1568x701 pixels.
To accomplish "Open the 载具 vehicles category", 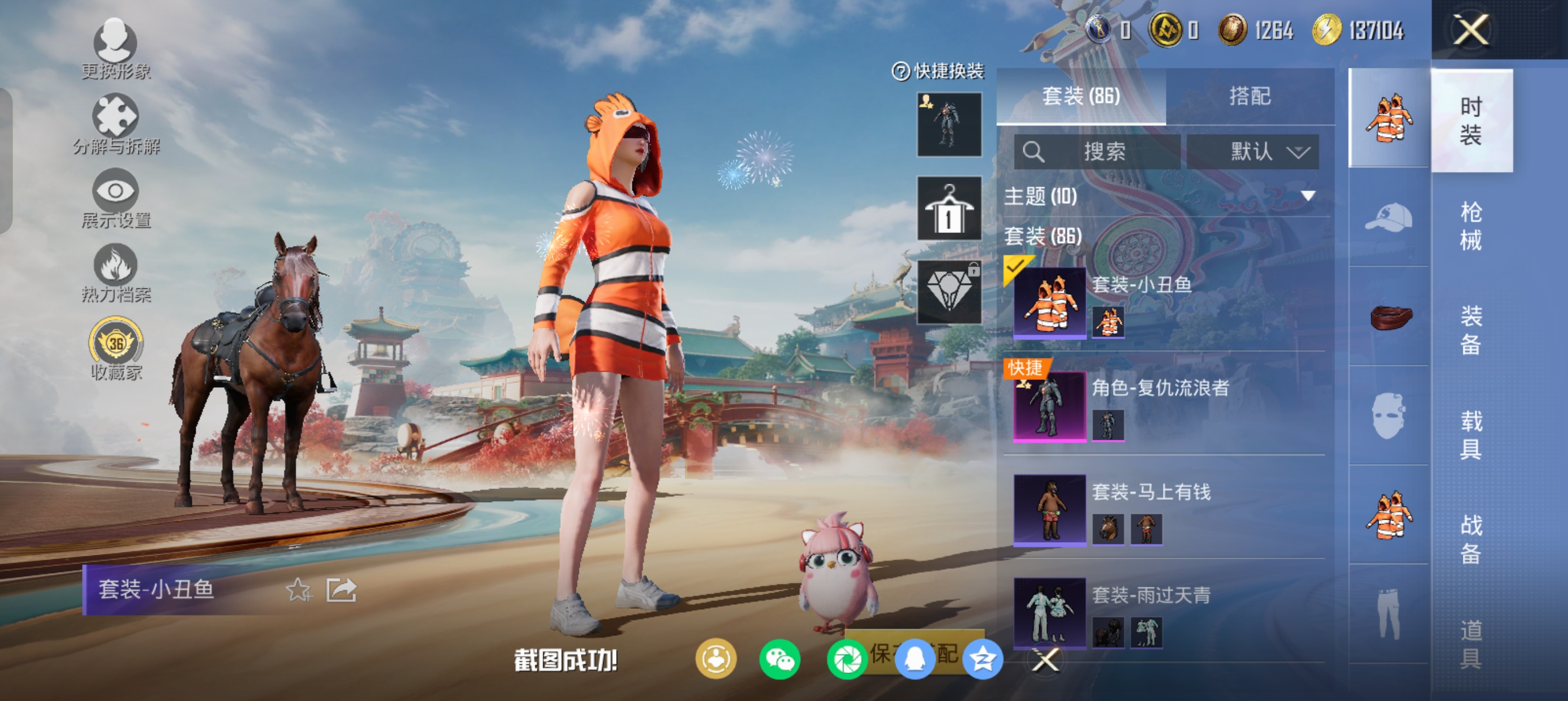I will pyautogui.click(x=1471, y=435).
